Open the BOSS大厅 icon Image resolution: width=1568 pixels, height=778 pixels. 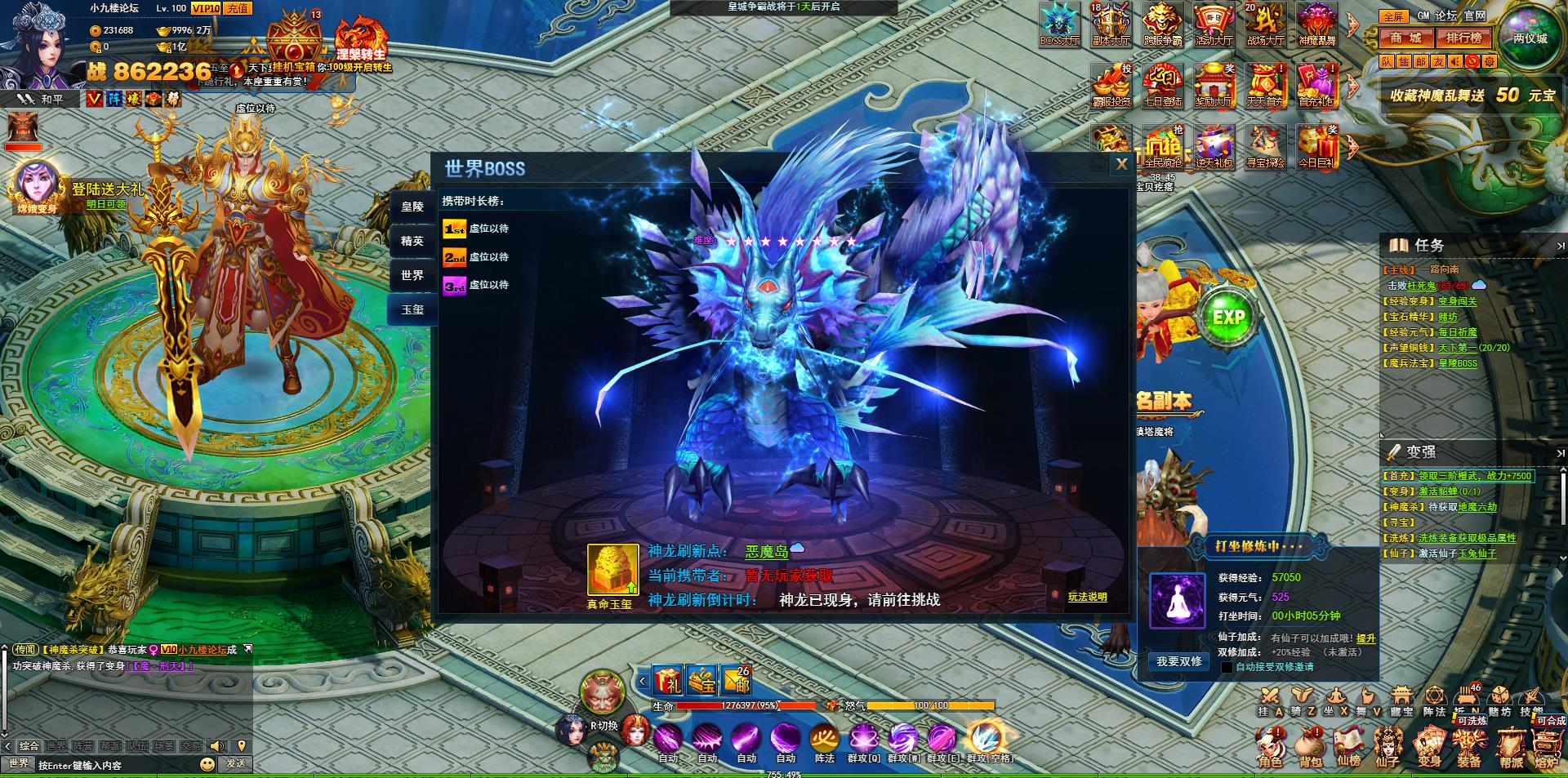tap(1059, 24)
